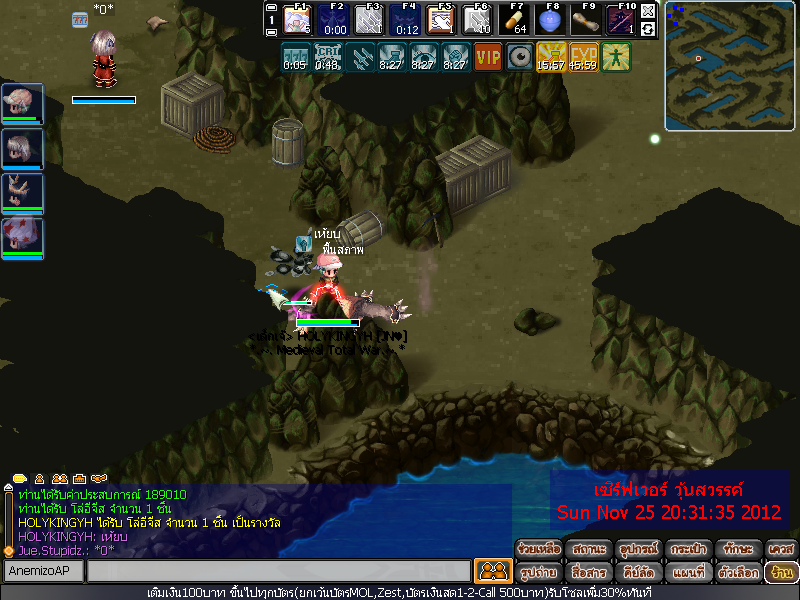Image resolution: width=800 pixels, height=600 pixels.
Task: Open the ช่วยเหลือ (Help) menu button
Action: [538, 549]
